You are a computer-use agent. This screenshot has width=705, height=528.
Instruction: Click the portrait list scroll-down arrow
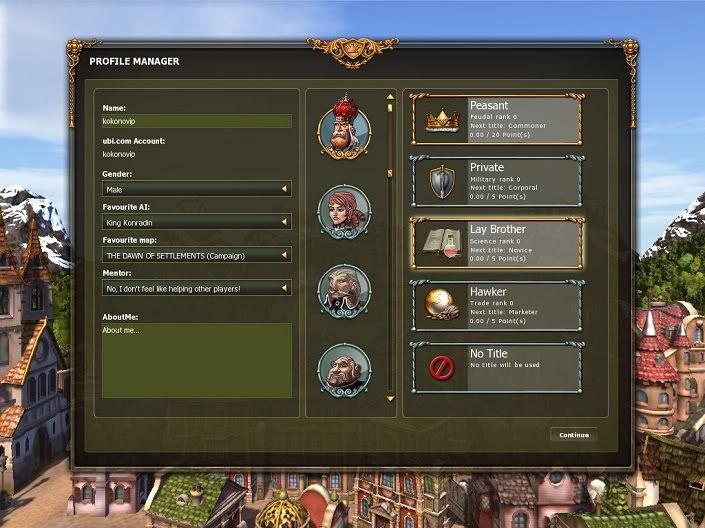point(390,399)
